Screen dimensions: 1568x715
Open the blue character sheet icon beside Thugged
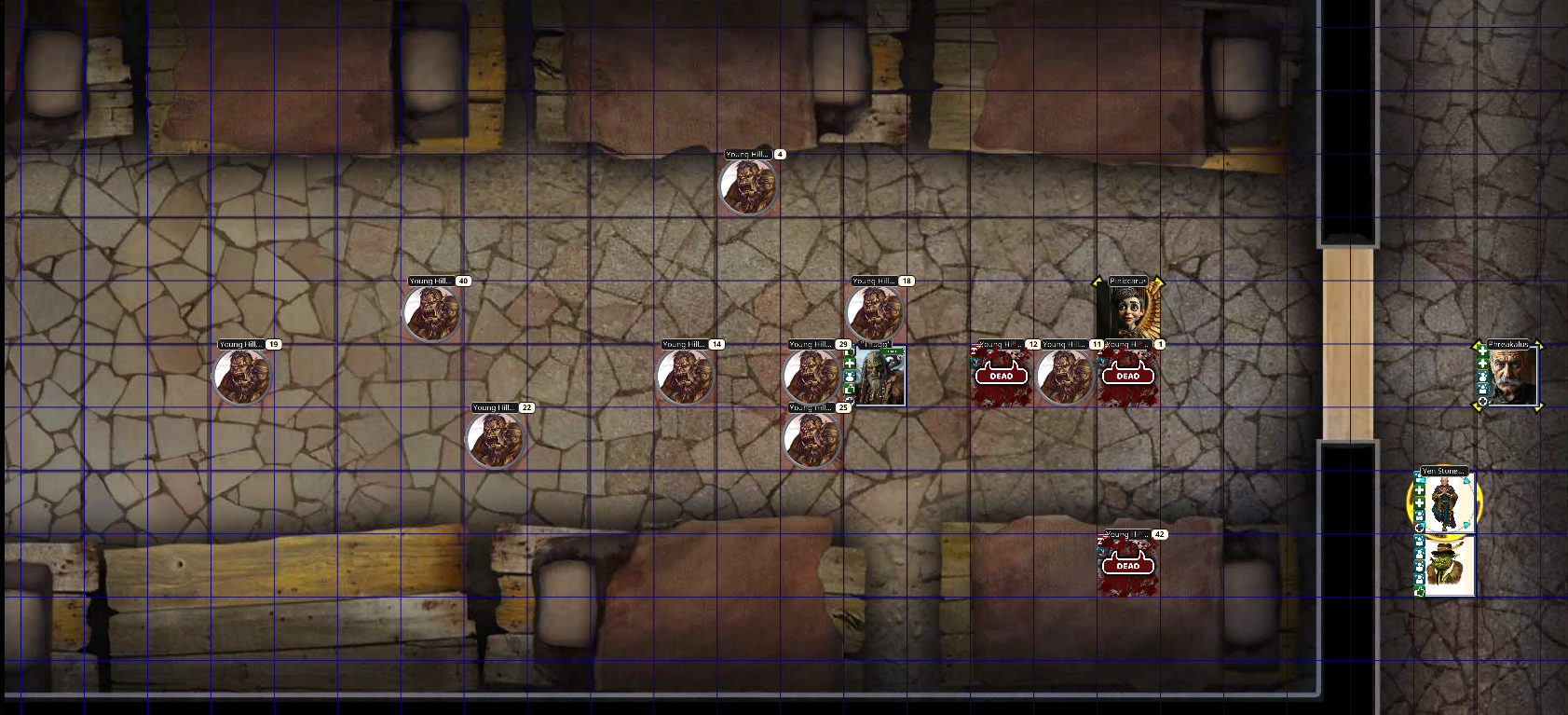tap(850, 376)
